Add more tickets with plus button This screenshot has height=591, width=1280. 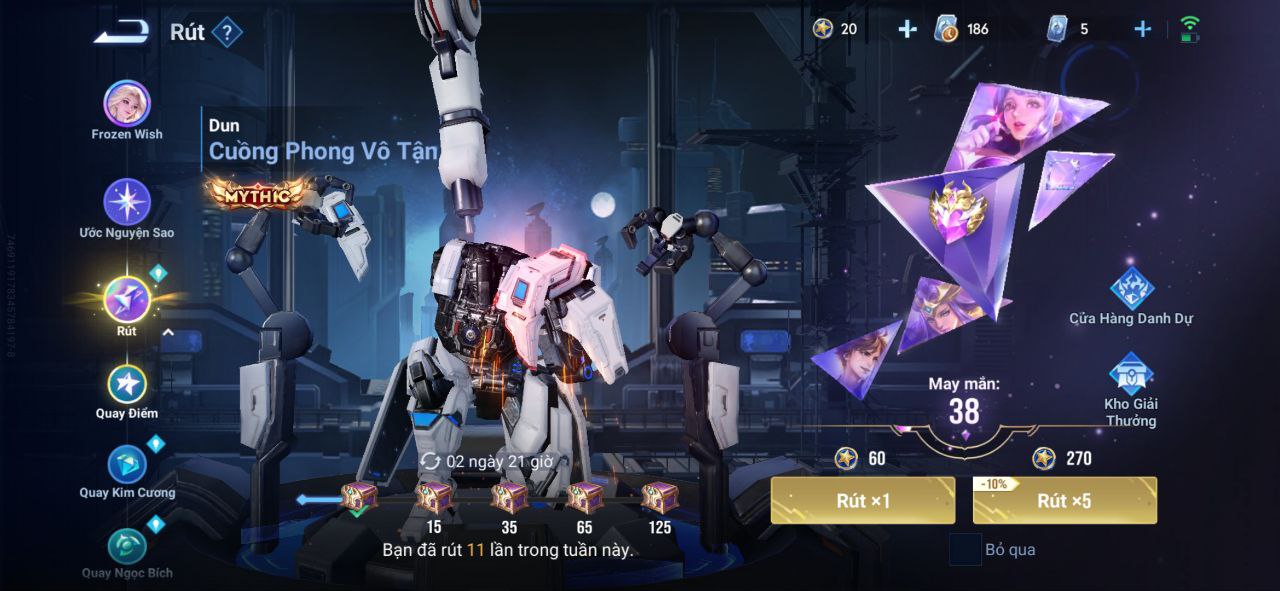click(1143, 29)
